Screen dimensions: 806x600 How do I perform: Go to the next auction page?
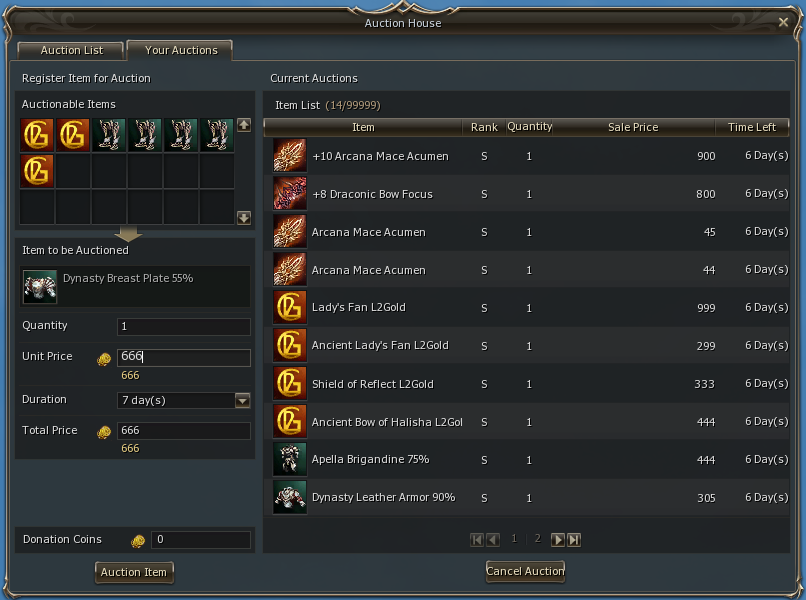pyautogui.click(x=558, y=540)
